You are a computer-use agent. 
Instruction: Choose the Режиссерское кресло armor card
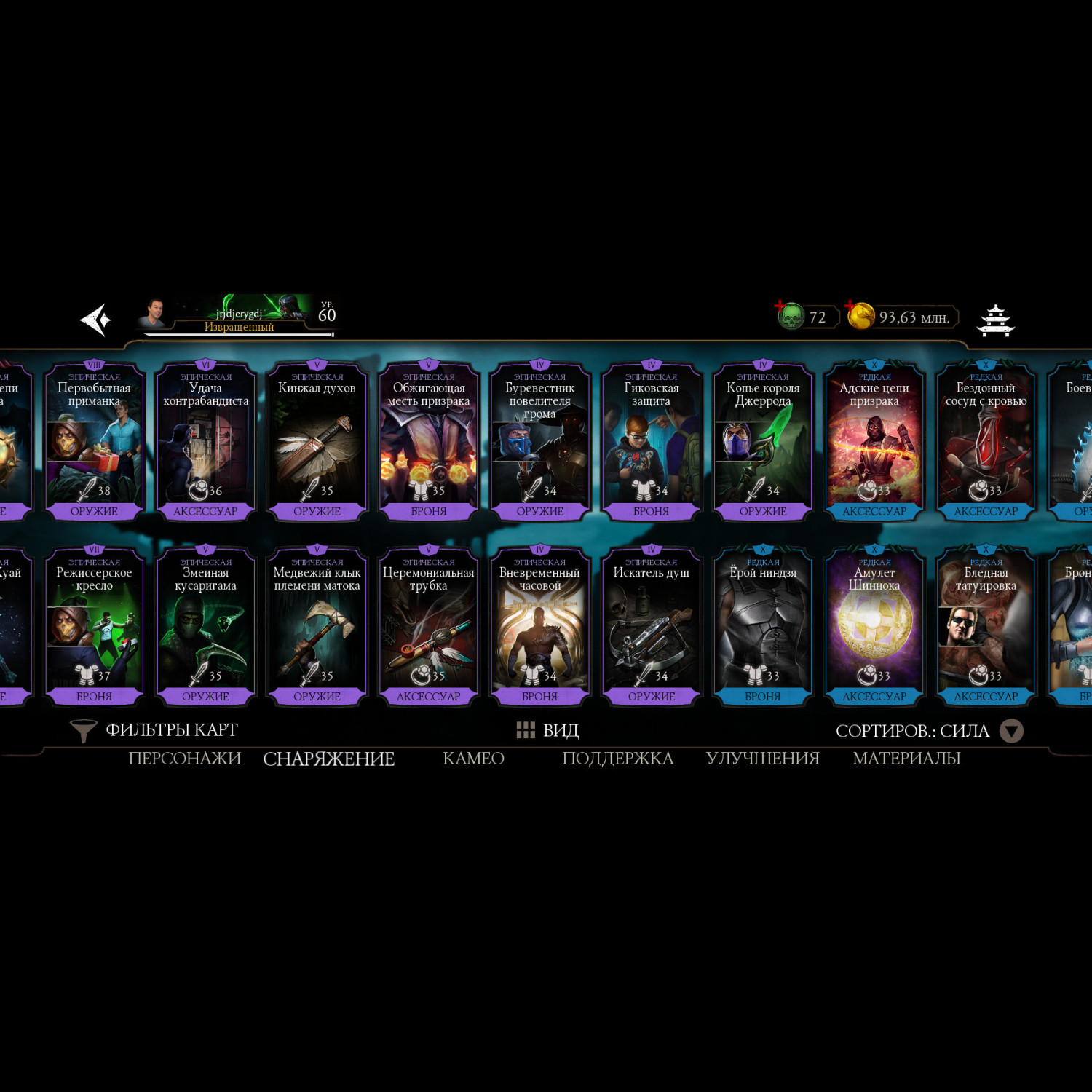(94, 626)
